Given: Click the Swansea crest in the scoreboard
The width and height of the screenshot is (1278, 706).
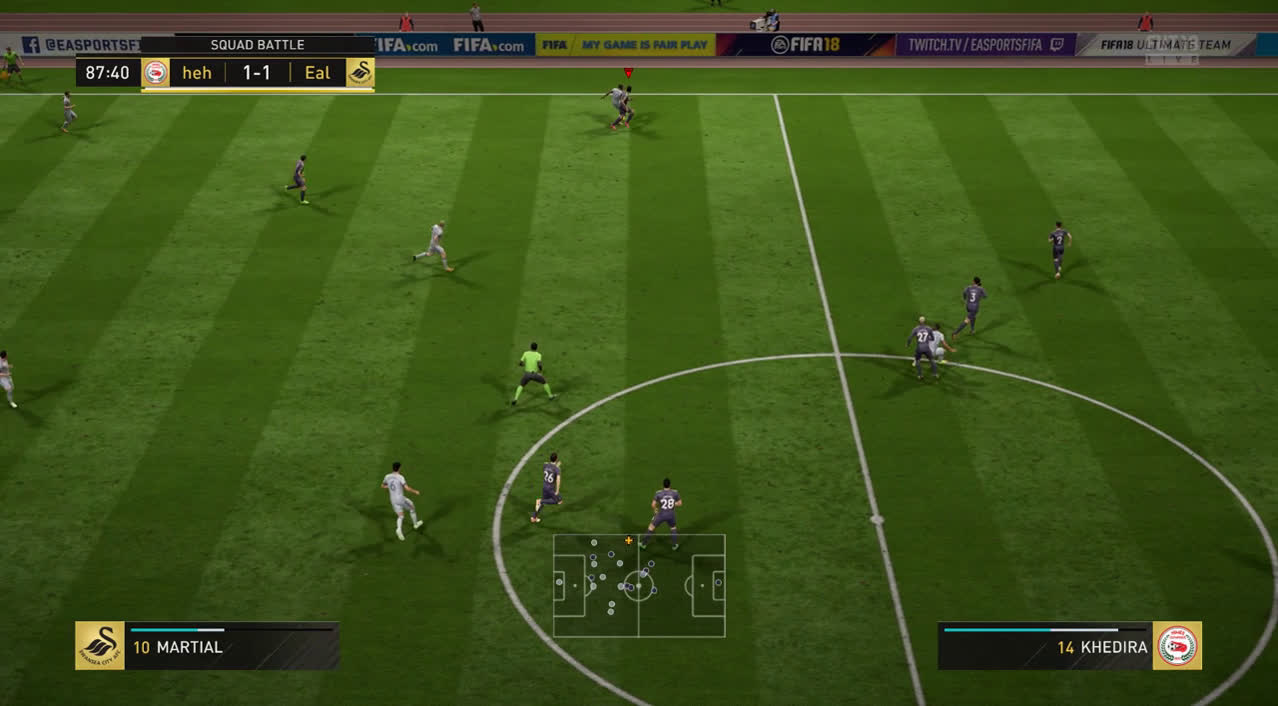Looking at the screenshot, I should tap(360, 73).
